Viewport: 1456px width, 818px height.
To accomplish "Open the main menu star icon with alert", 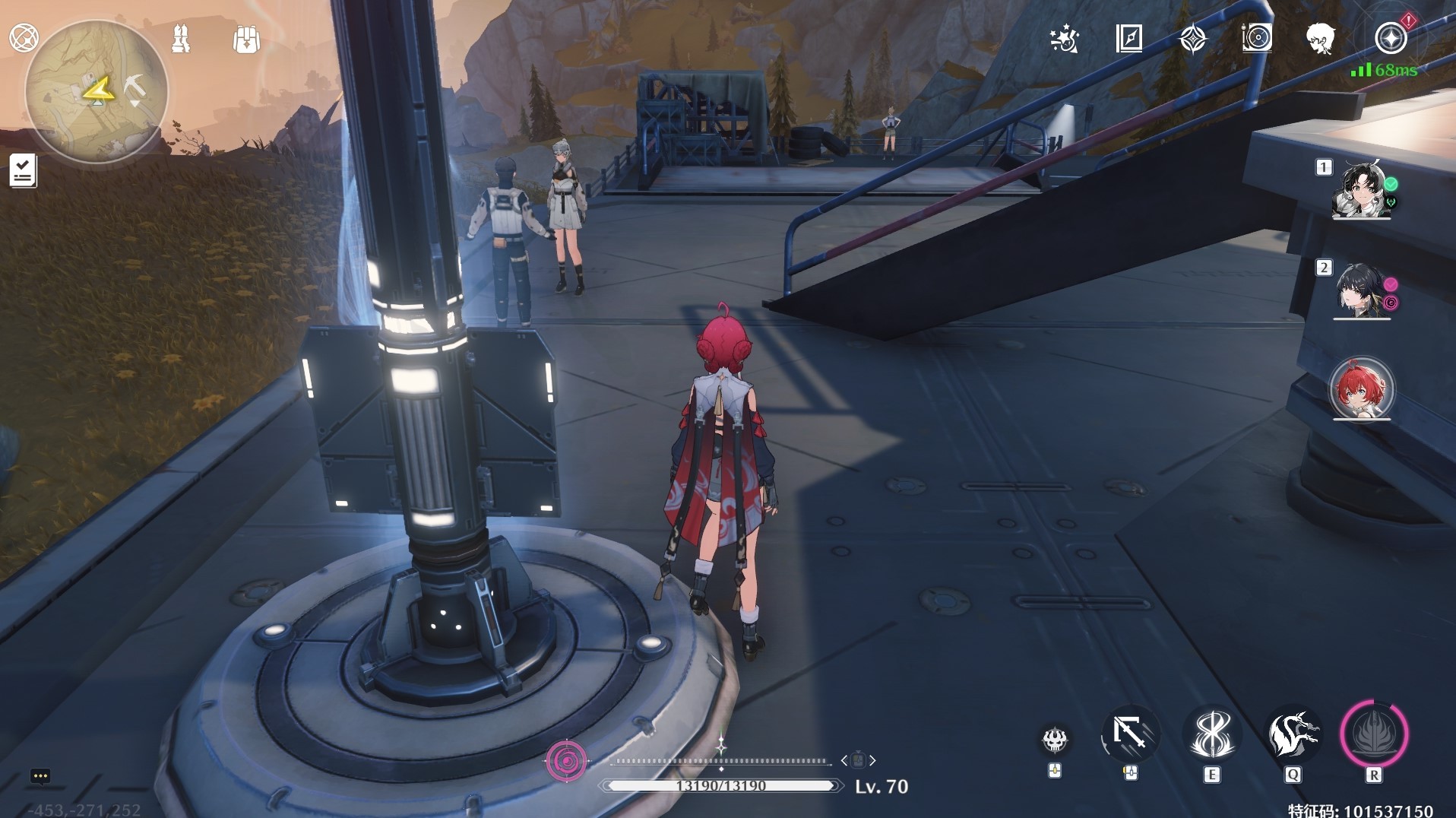I will coord(1391,38).
